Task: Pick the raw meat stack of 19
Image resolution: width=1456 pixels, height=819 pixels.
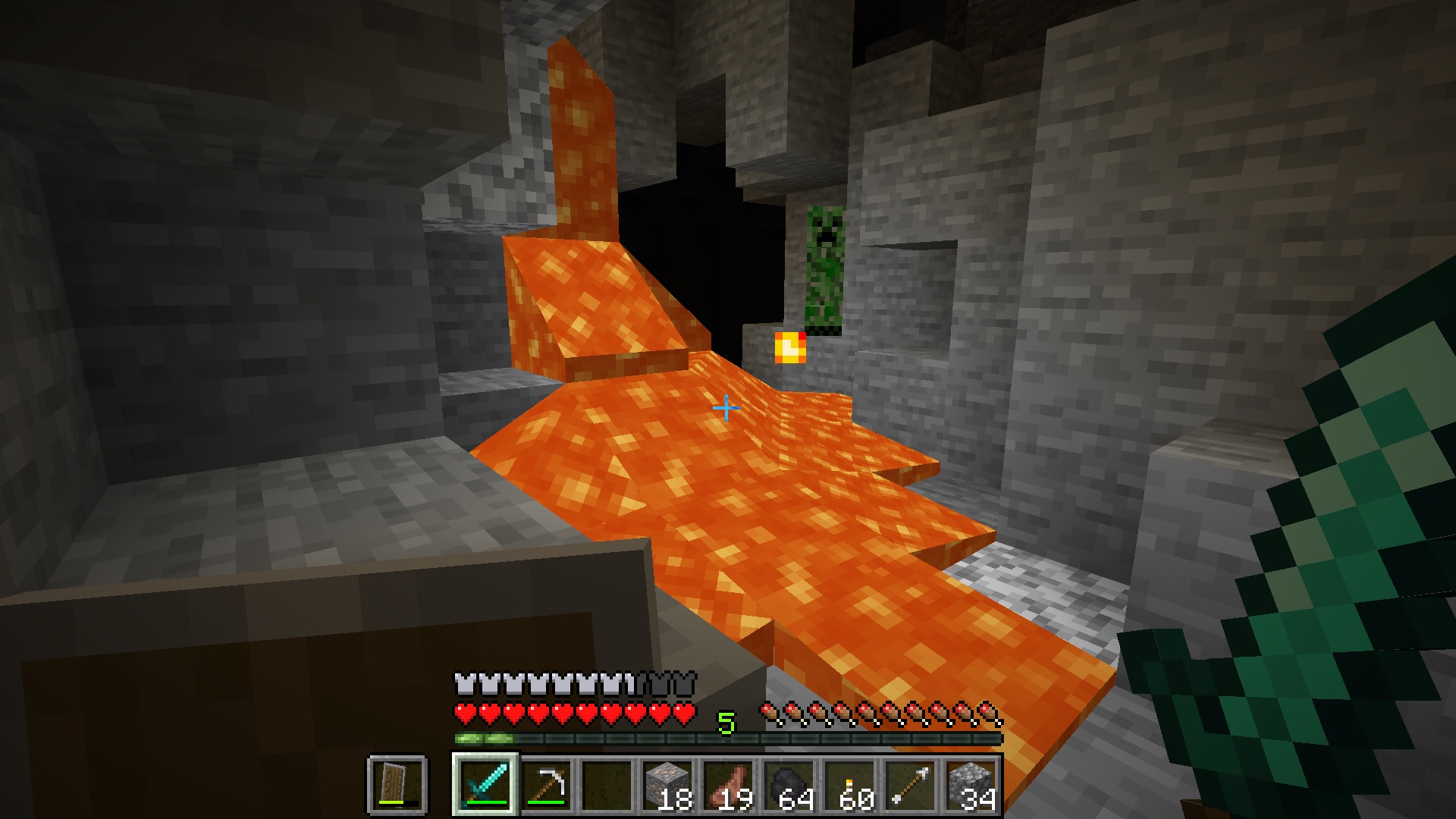Action: 728,784
